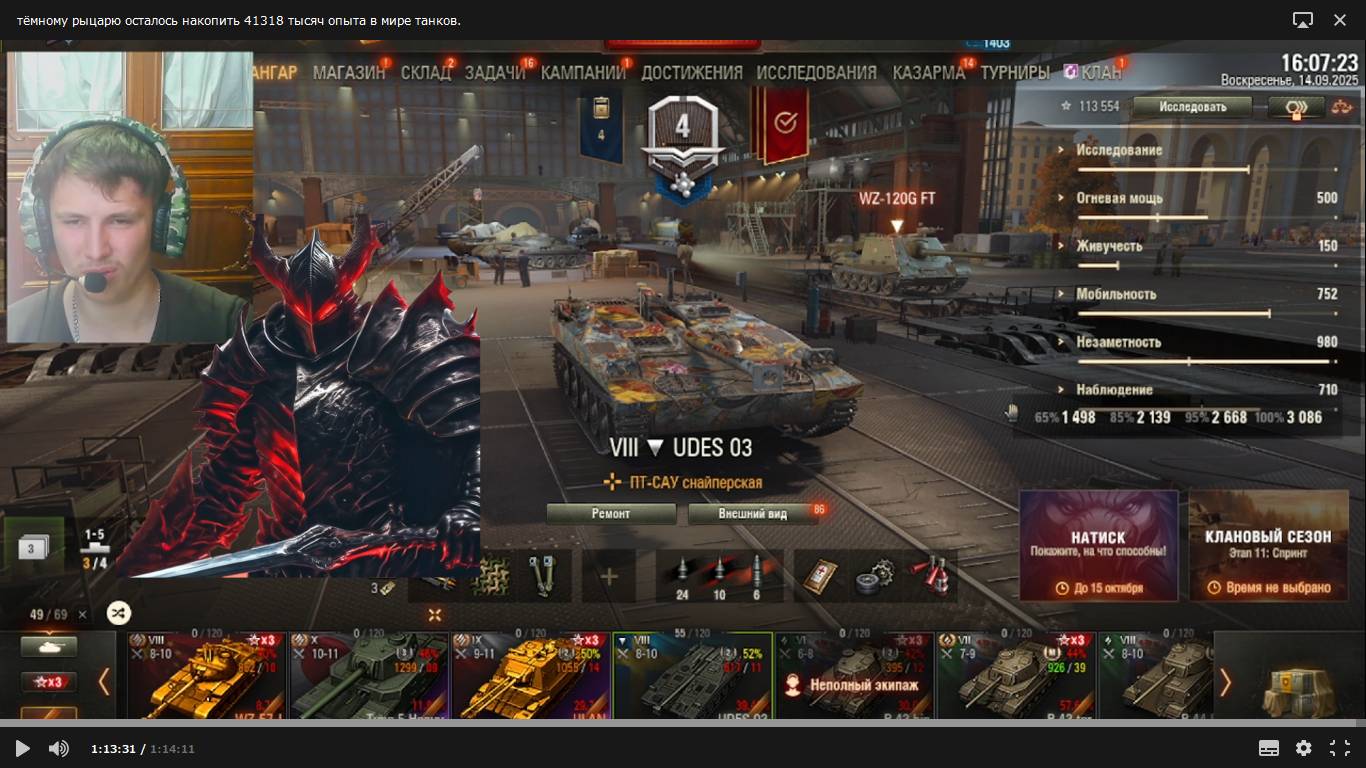The height and width of the screenshot is (768, 1366).
Task: Open the Клановый сезон banner
Action: (x=1268, y=545)
